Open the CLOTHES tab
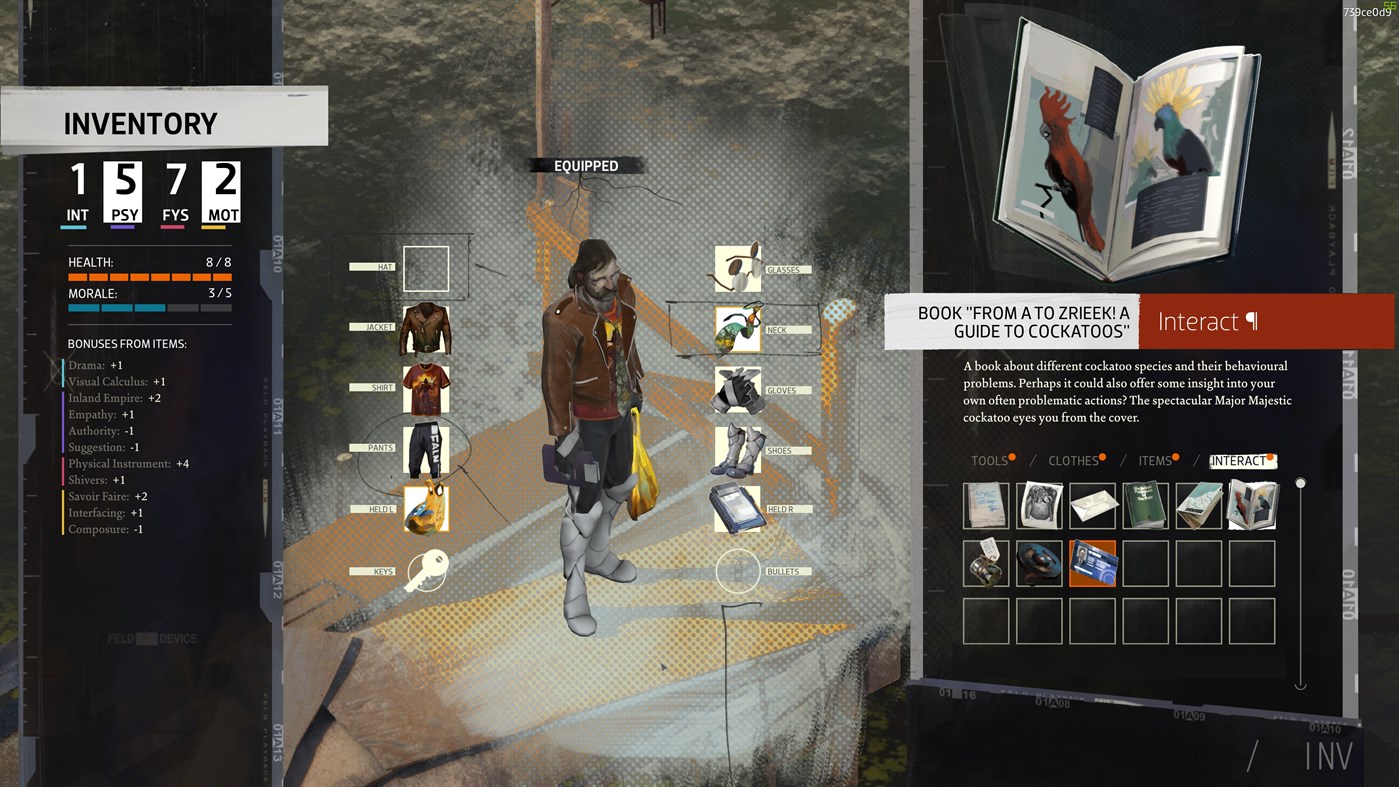This screenshot has width=1399, height=787. coord(1074,460)
